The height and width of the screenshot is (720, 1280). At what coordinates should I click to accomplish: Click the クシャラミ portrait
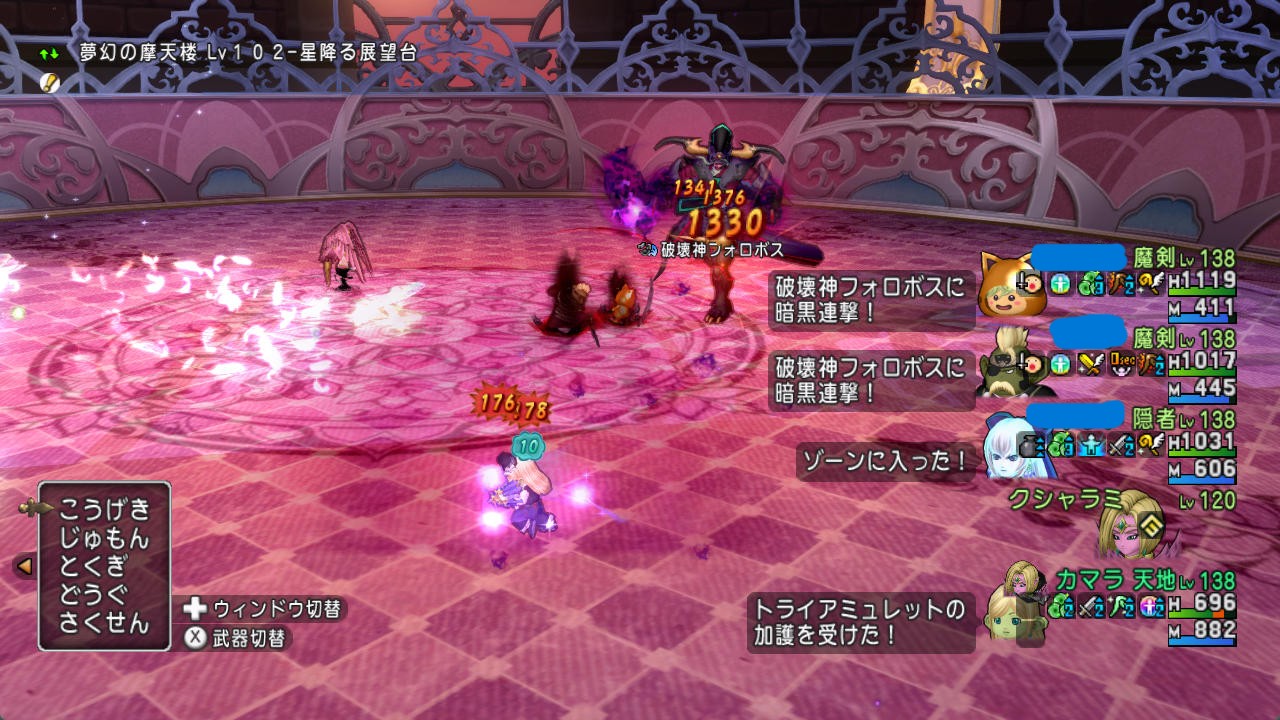(x=1130, y=522)
